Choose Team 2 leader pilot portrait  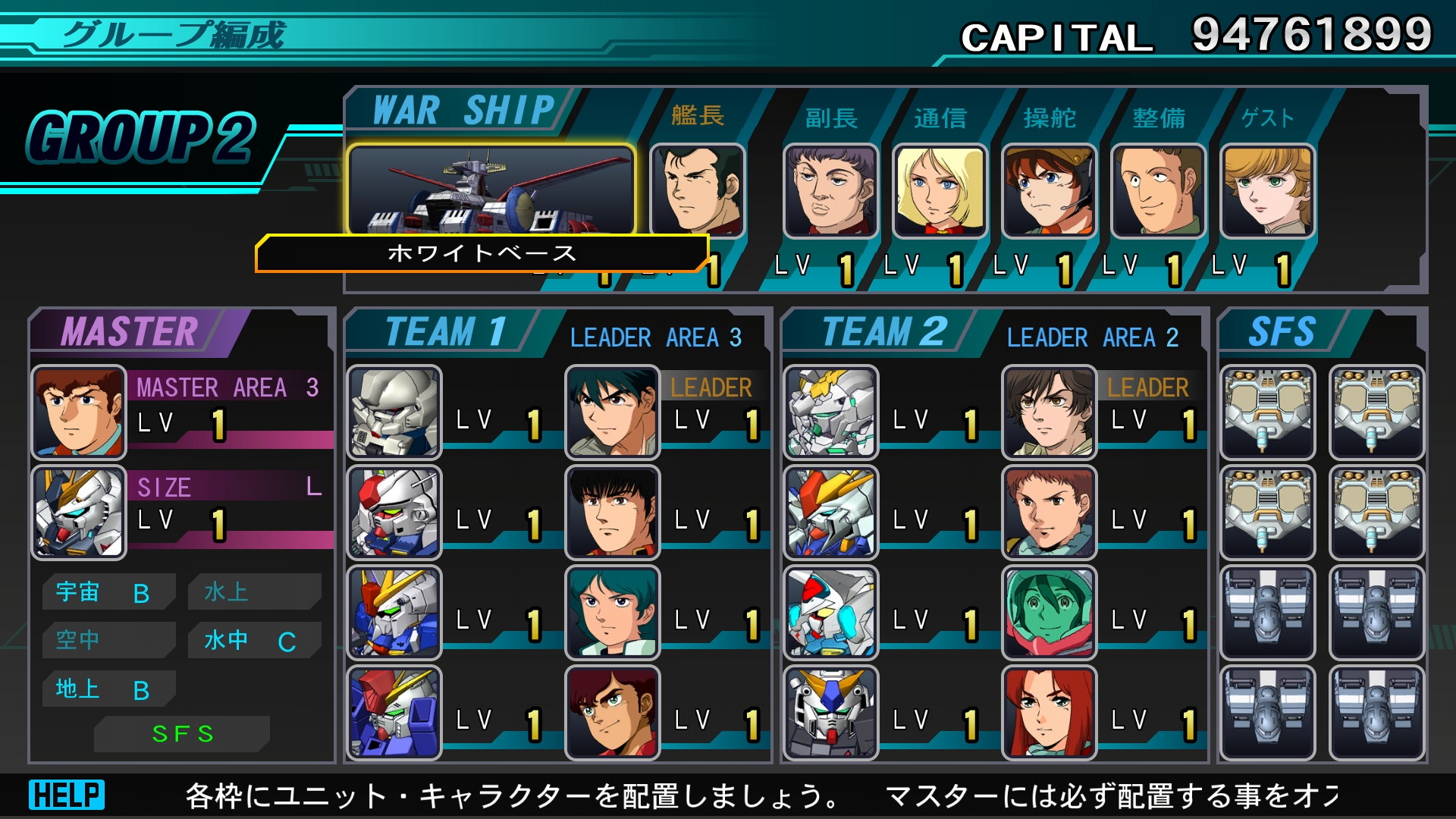[x=1049, y=413]
